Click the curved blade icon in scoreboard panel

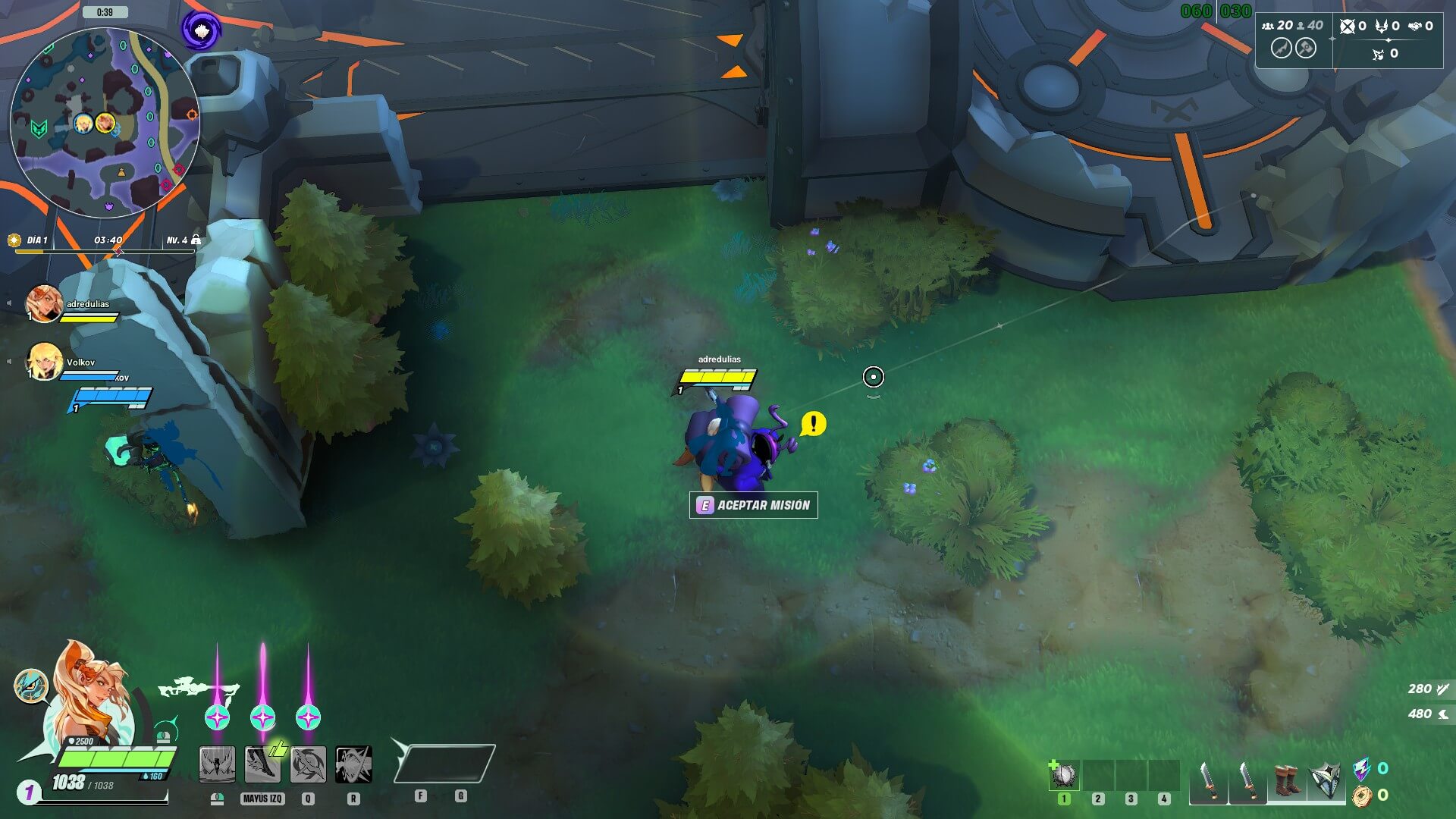pyautogui.click(x=1281, y=49)
